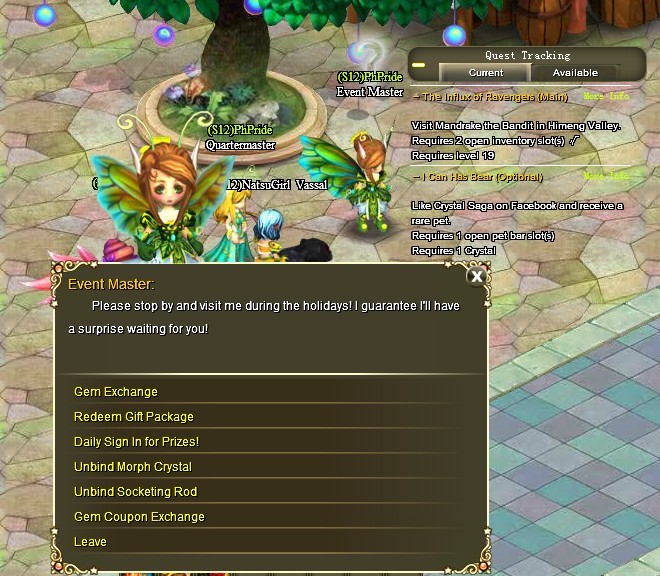Open More Info for Influx of Ravengers
Viewport: 660px width, 576px height.
[606, 97]
